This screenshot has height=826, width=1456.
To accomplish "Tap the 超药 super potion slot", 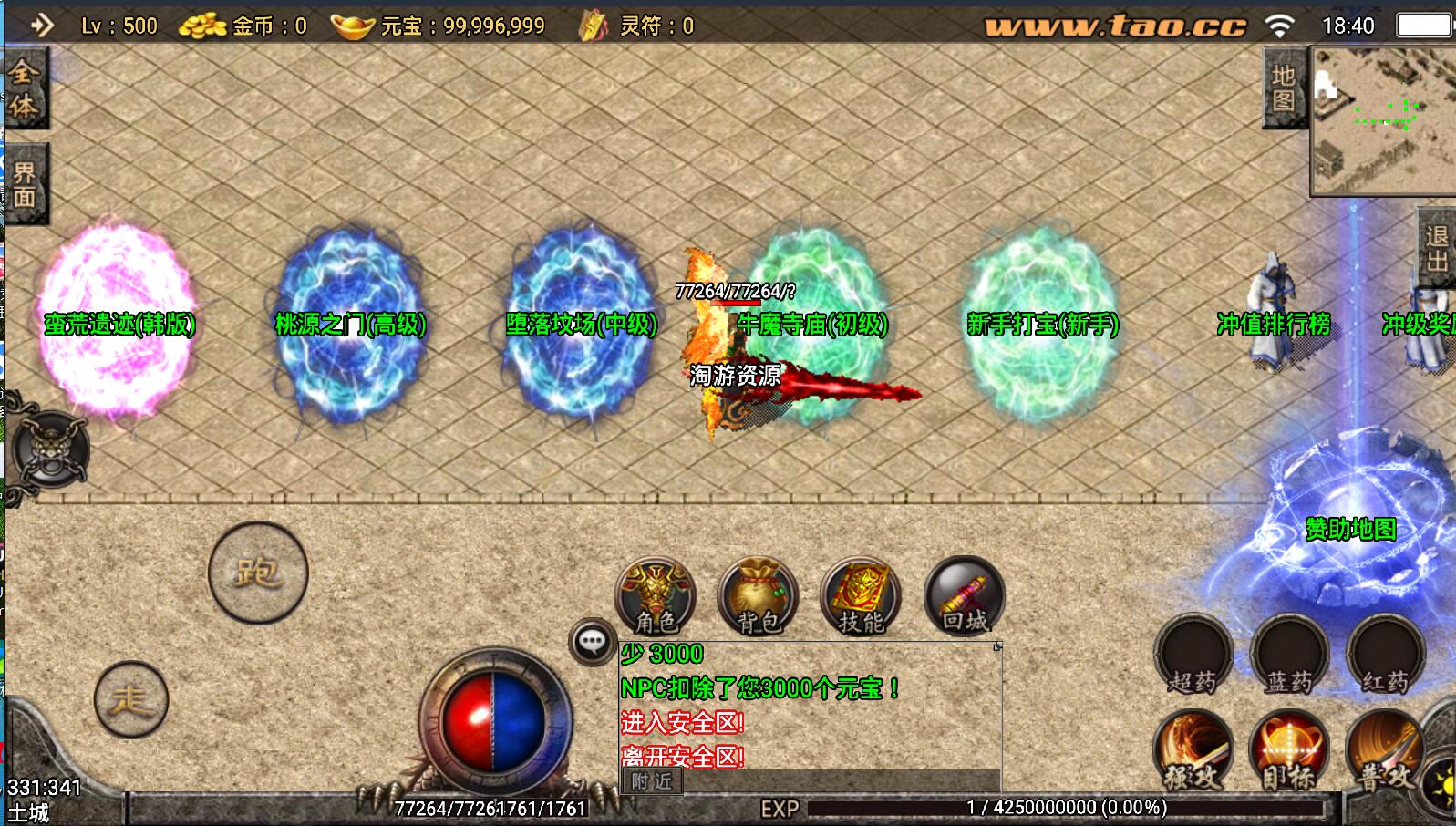I will pyautogui.click(x=1193, y=656).
